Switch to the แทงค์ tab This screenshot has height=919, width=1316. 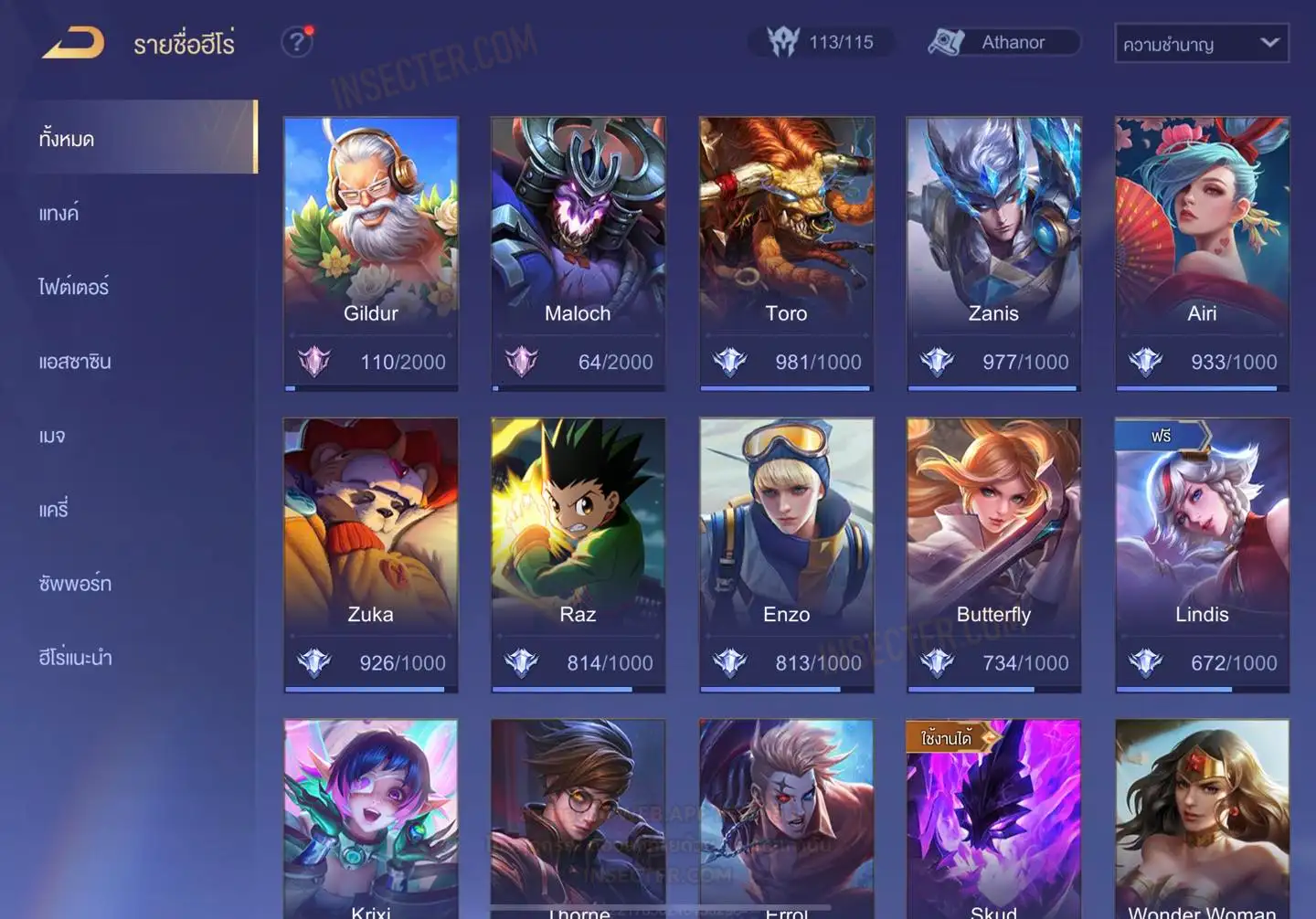click(59, 214)
